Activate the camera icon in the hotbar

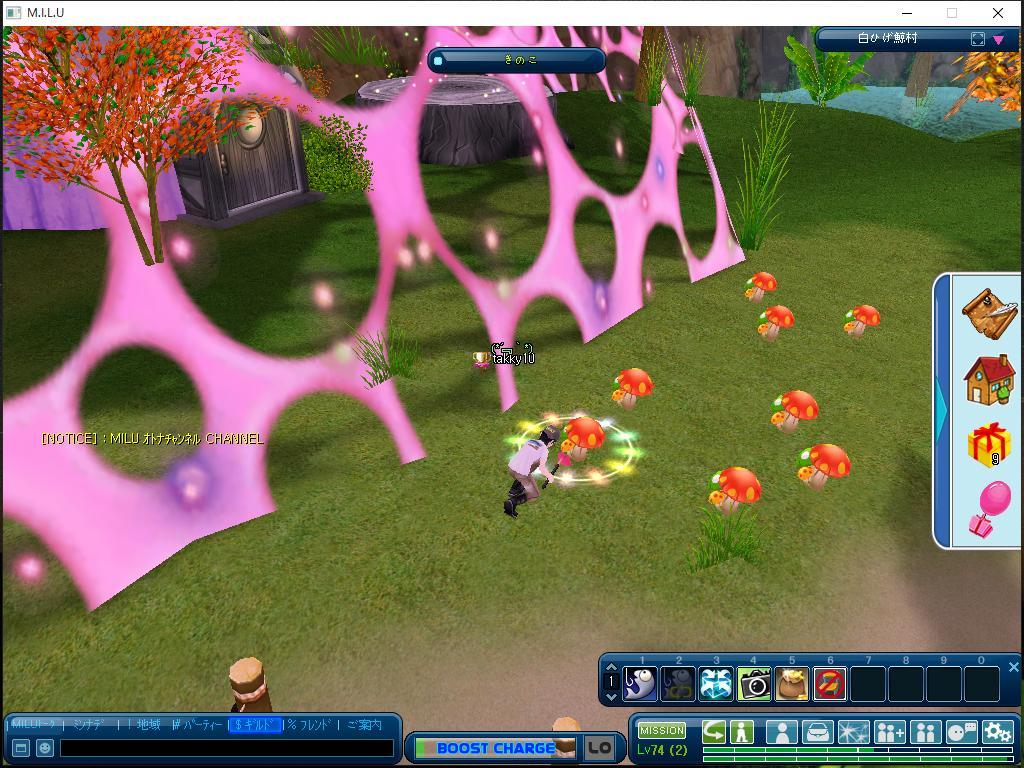click(754, 684)
